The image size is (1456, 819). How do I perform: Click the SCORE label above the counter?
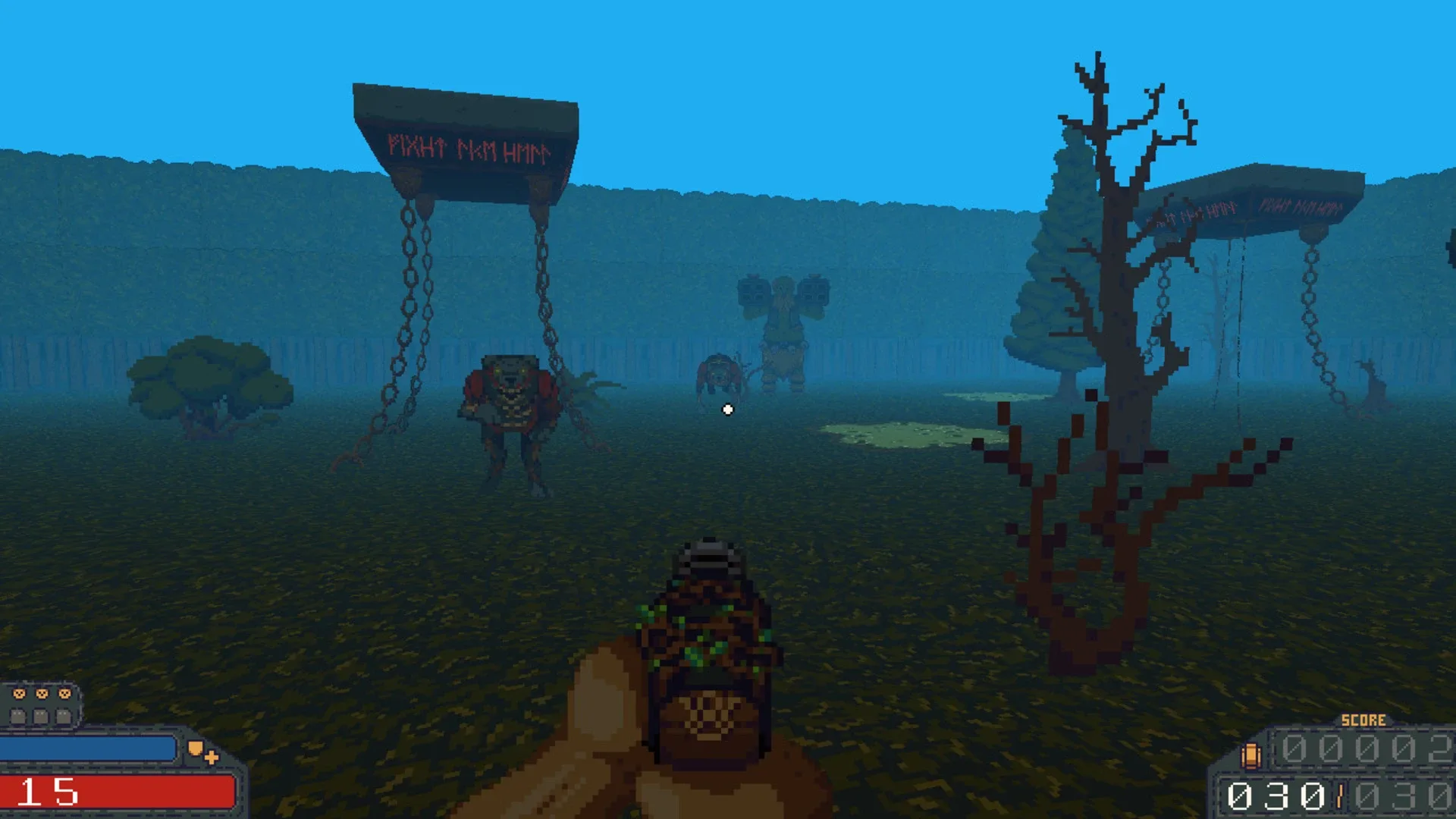pos(1363,719)
